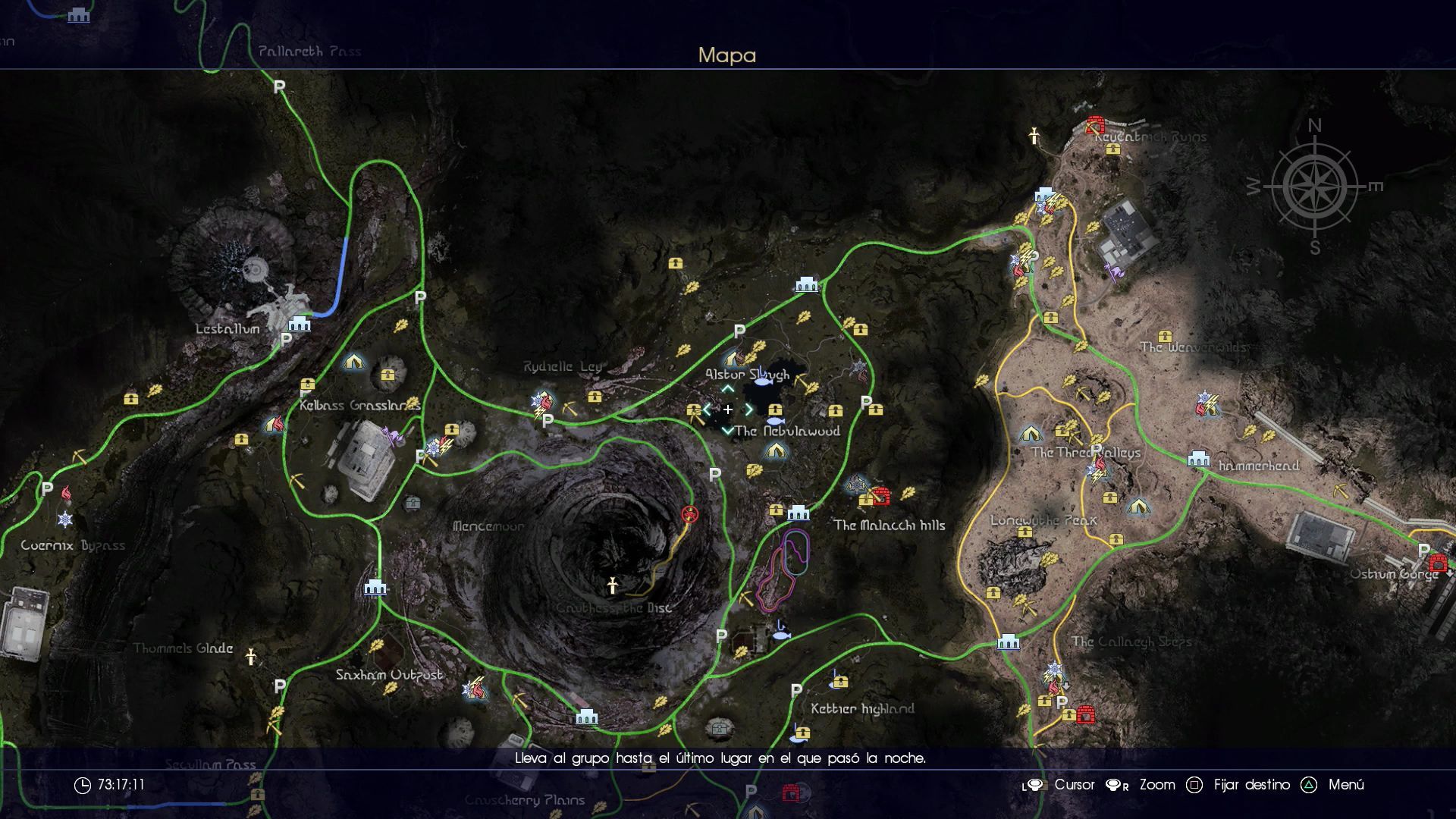Select the campsite below The Nebulawood label

click(x=774, y=451)
